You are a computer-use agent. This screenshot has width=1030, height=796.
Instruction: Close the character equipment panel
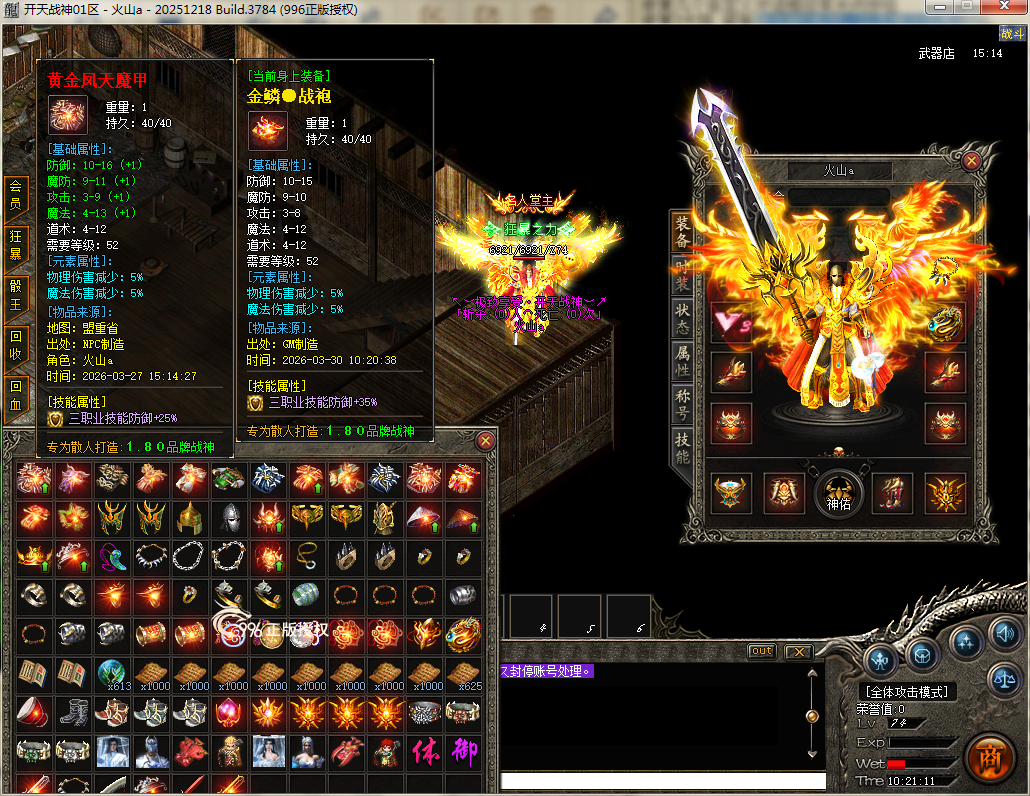tap(970, 160)
